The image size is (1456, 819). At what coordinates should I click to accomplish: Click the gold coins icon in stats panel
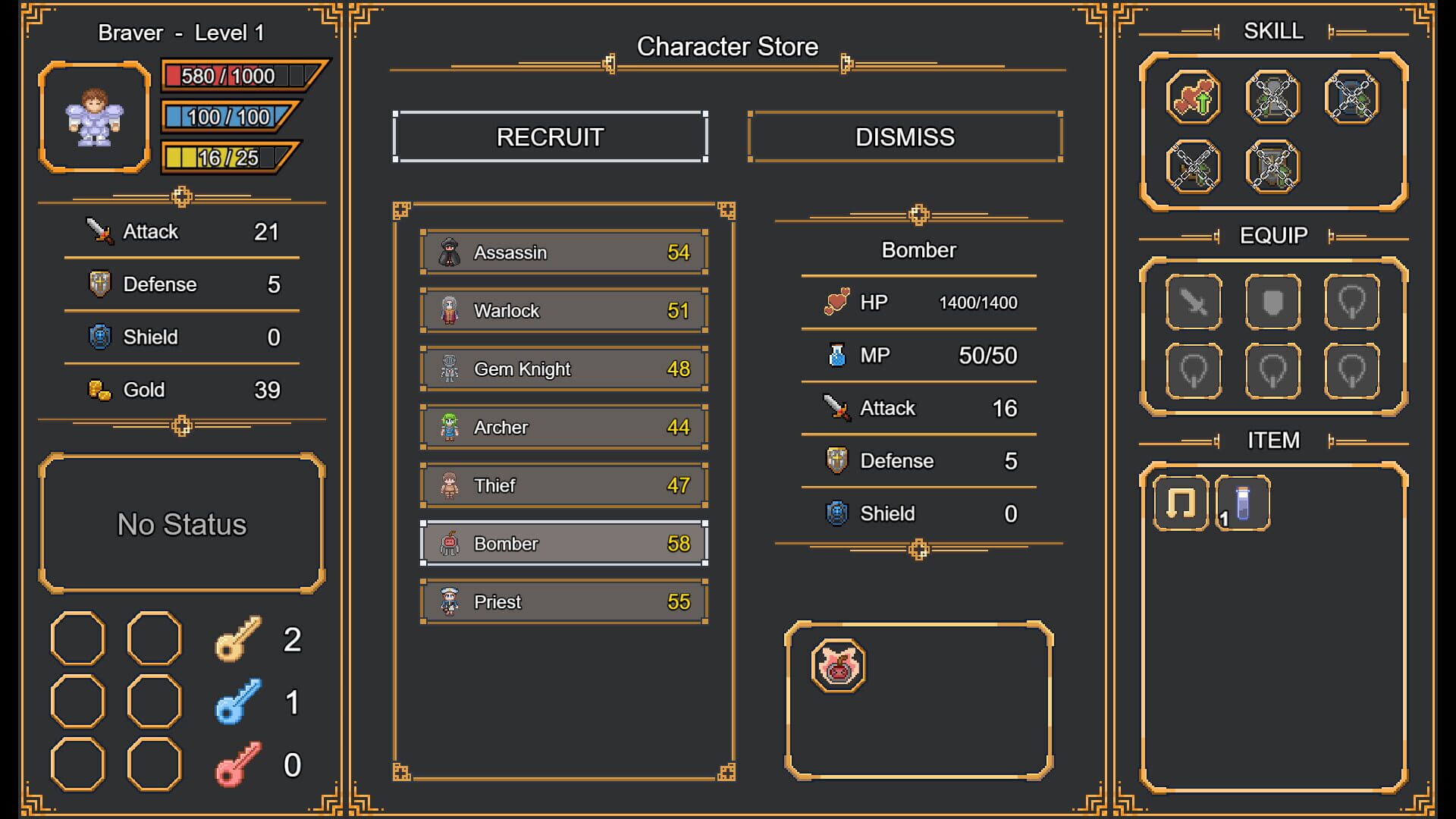click(99, 390)
